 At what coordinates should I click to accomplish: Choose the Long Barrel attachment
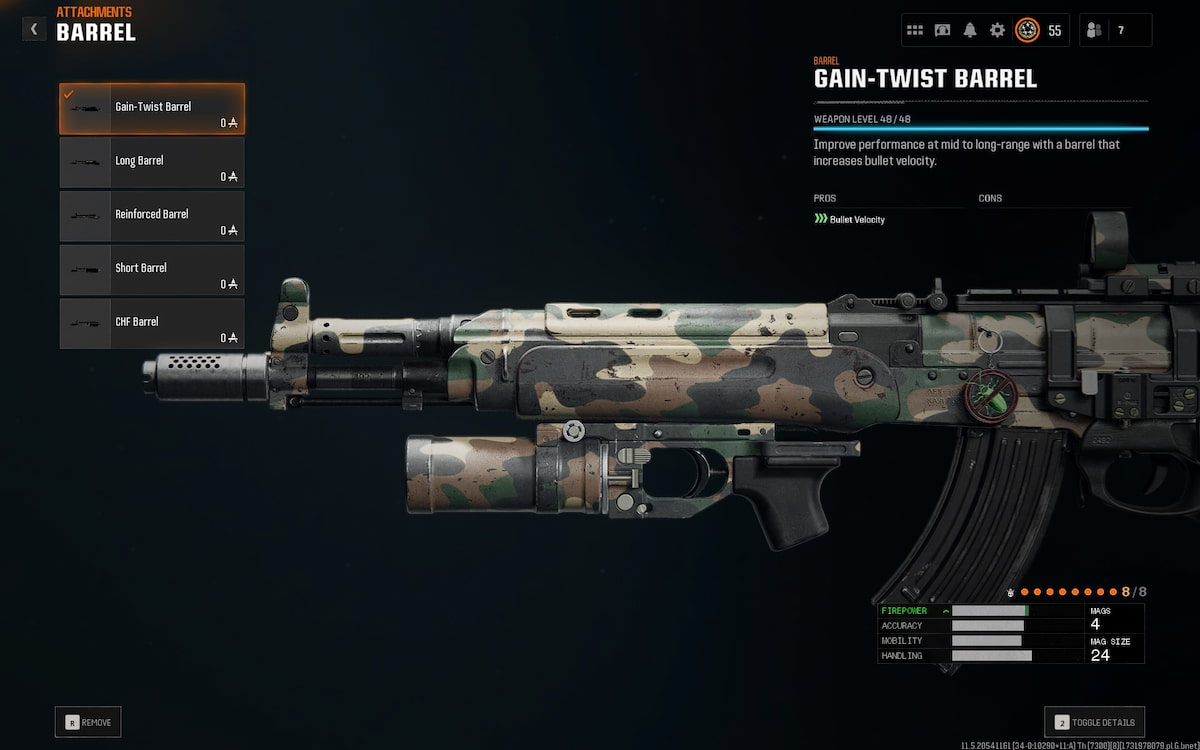pos(152,162)
